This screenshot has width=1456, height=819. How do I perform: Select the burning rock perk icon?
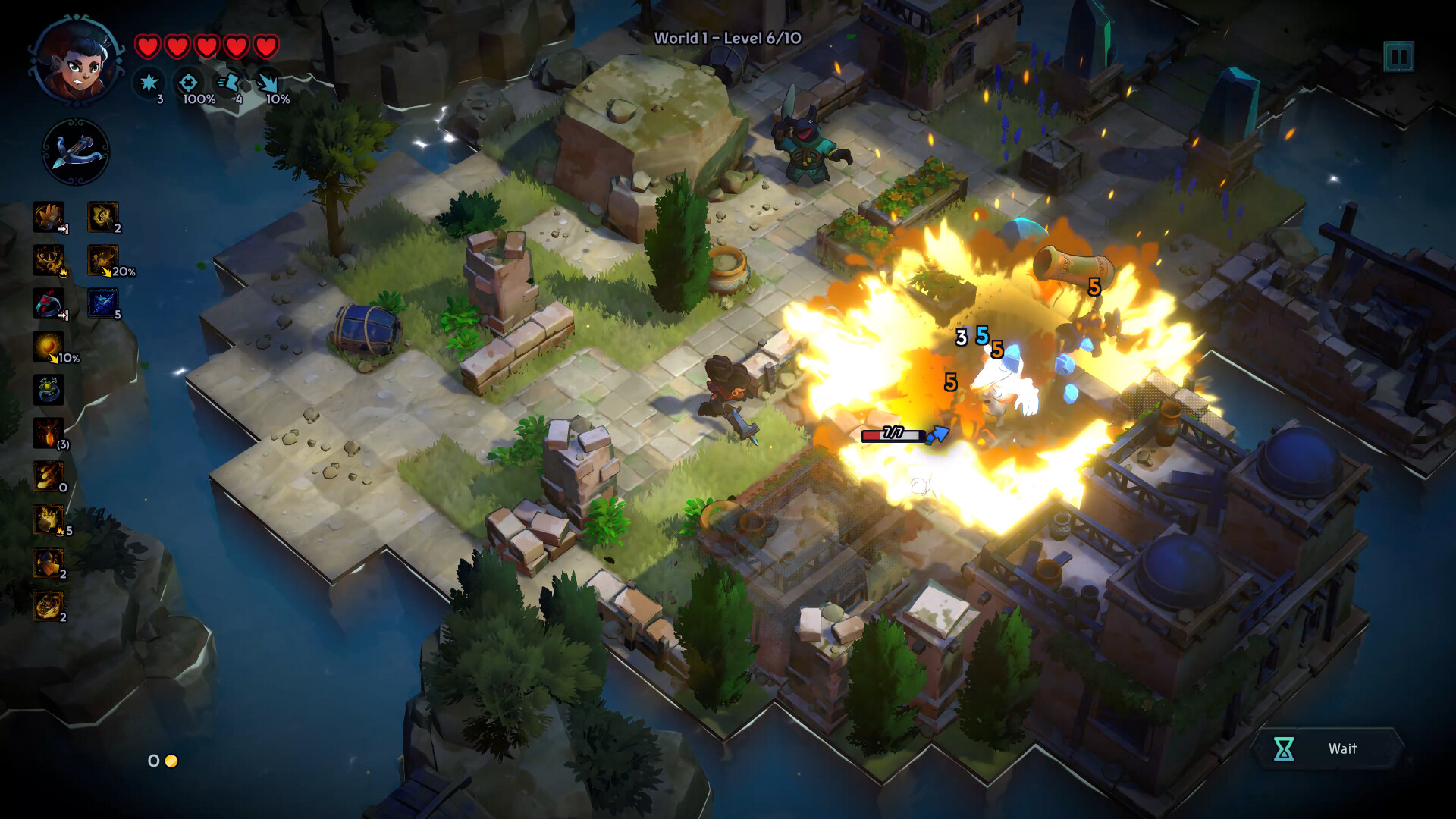point(49,520)
